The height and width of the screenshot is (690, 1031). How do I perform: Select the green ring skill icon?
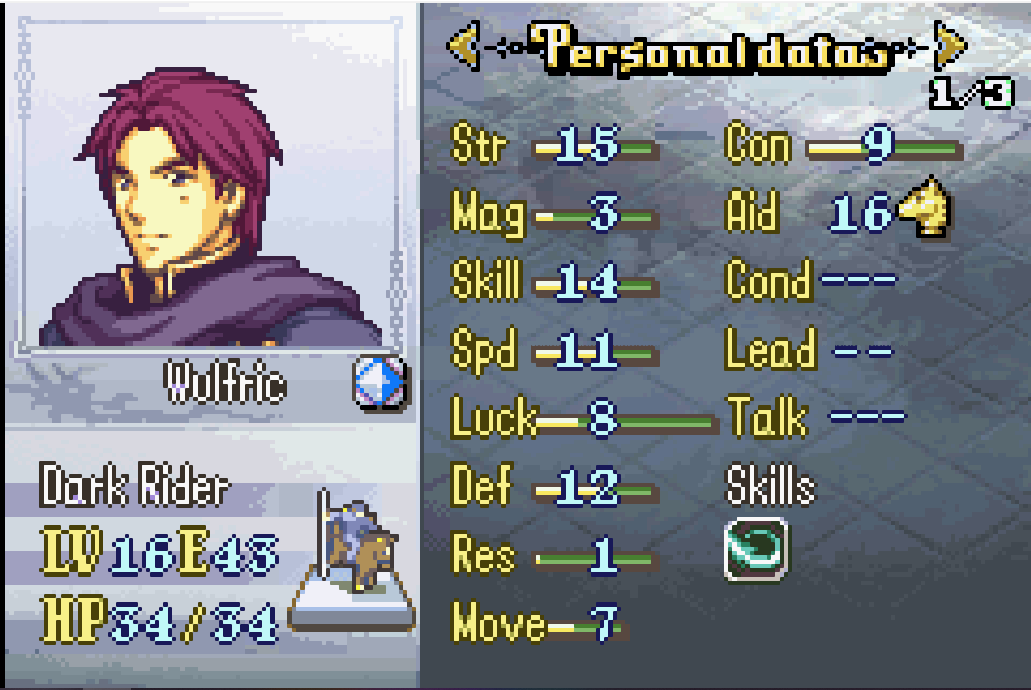pos(755,549)
